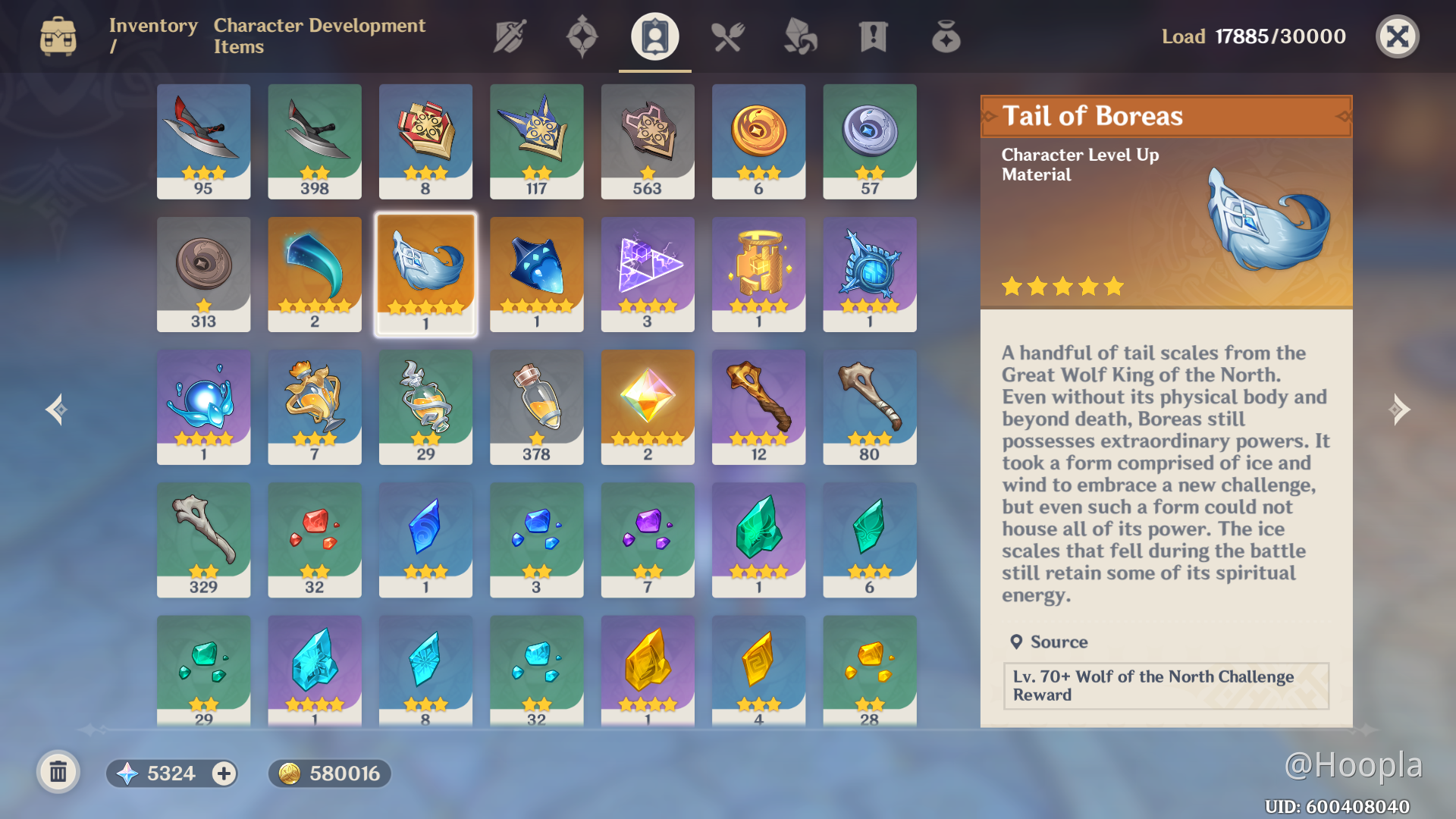
Task: Open the Quest Items inventory icon
Action: coord(873,36)
